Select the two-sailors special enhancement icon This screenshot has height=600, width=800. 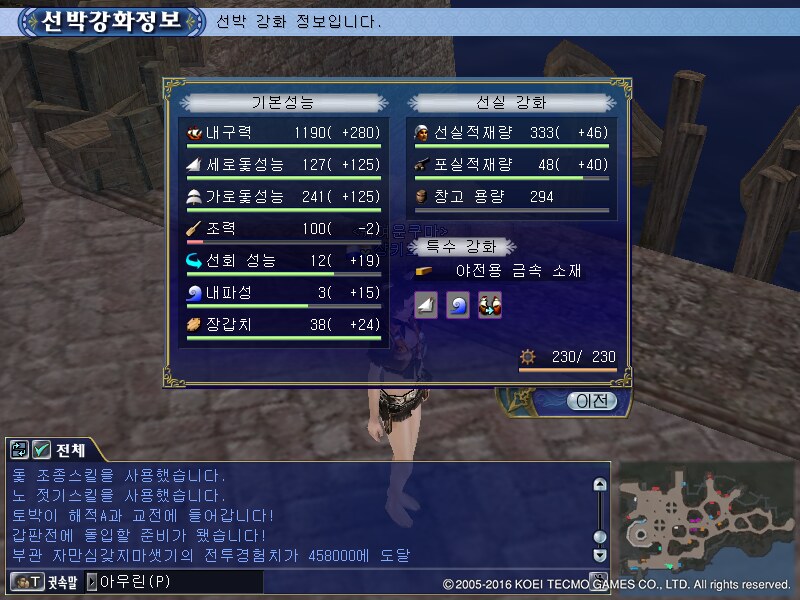coord(489,306)
